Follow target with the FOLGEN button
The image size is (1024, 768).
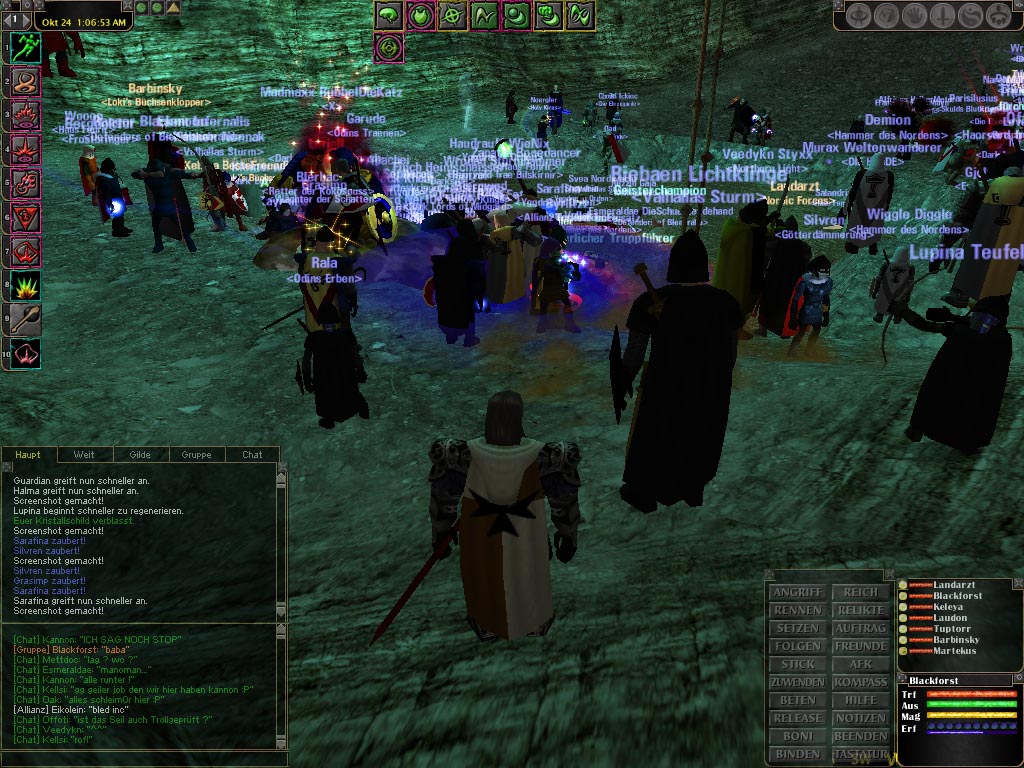[x=797, y=646]
